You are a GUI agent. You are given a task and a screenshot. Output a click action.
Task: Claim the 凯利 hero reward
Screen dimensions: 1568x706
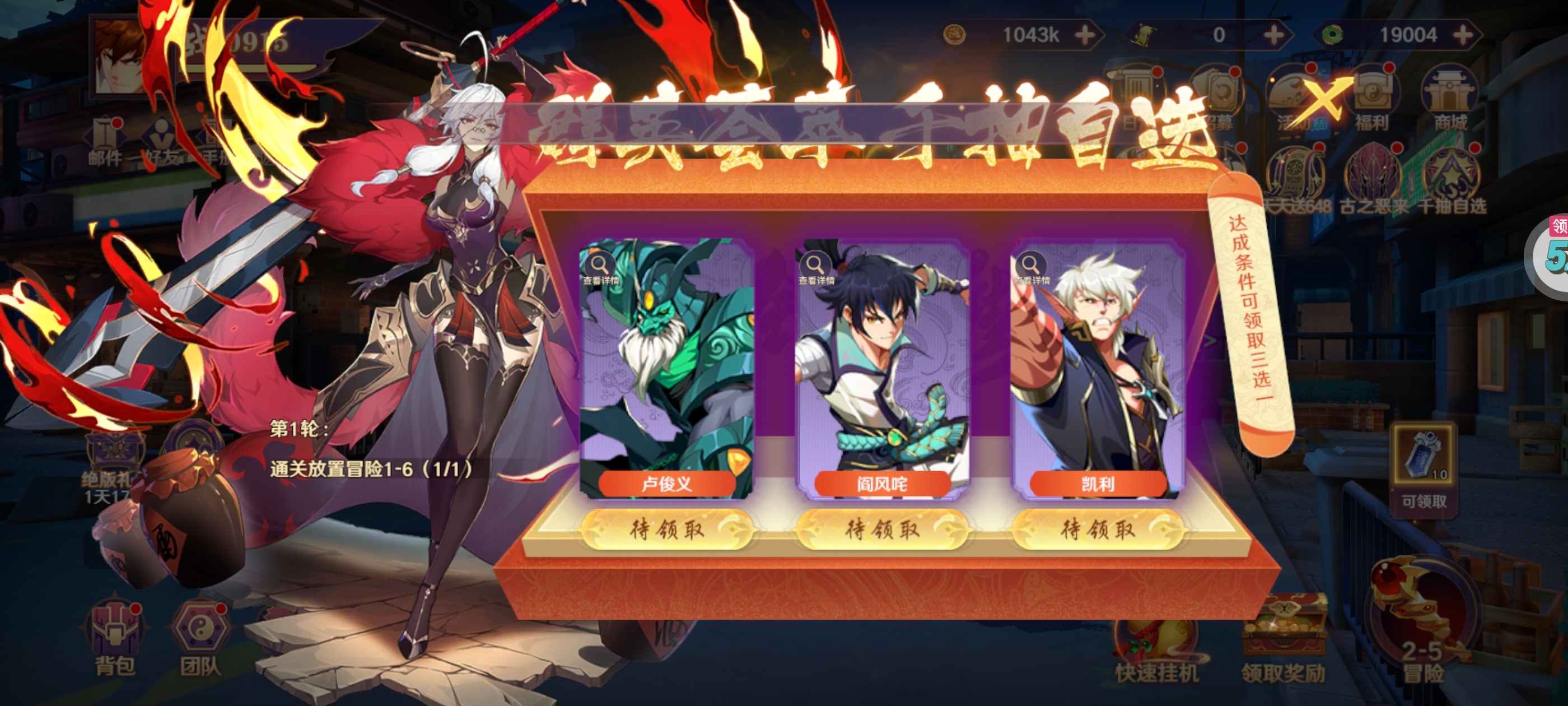pyautogui.click(x=1098, y=529)
